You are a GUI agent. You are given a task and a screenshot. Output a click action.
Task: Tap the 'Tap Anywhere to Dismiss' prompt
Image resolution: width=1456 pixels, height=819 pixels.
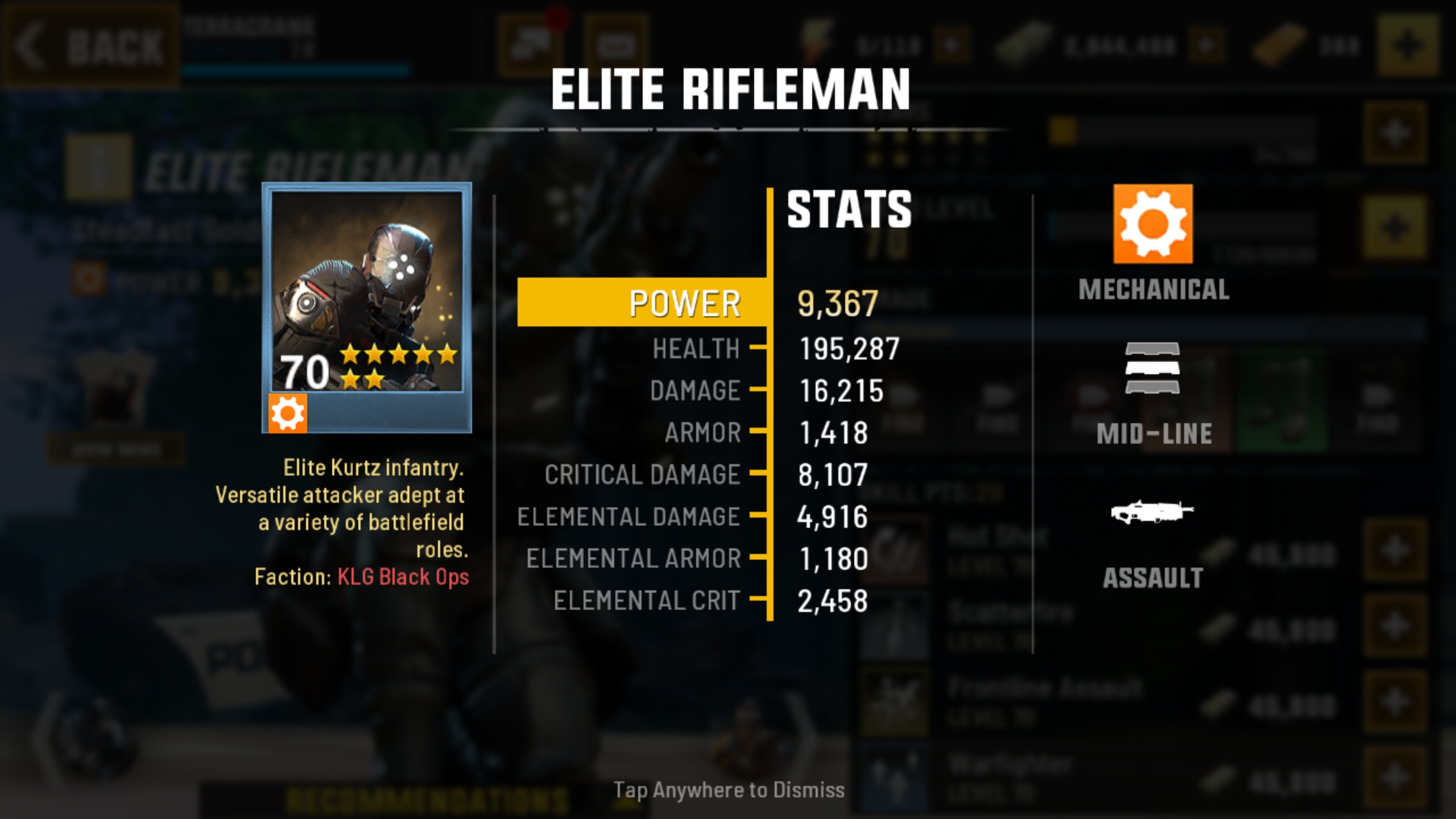tap(729, 790)
